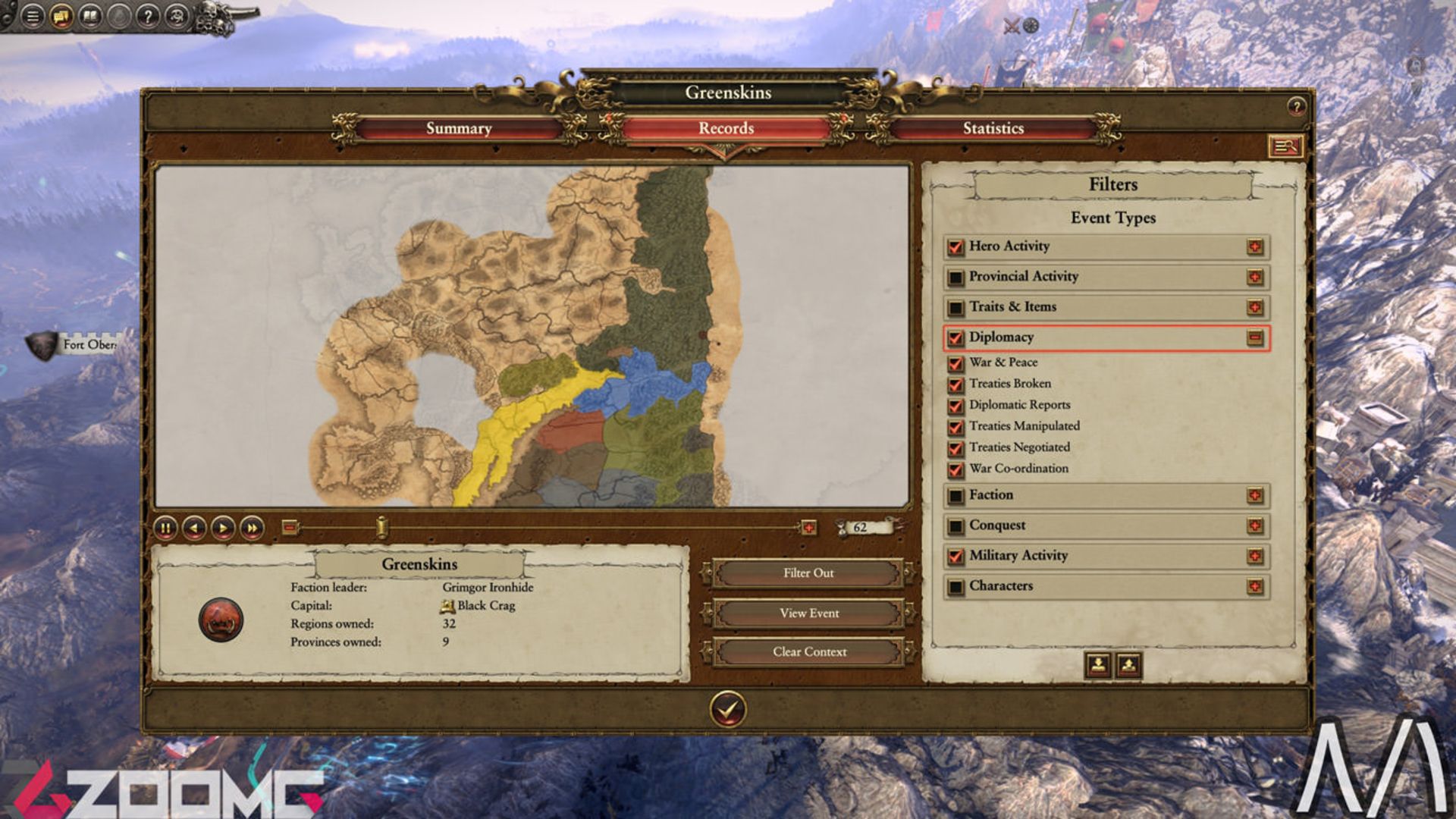The height and width of the screenshot is (819, 1456).
Task: Toggle the Treaties Broken checkbox
Action: pyautogui.click(x=955, y=384)
